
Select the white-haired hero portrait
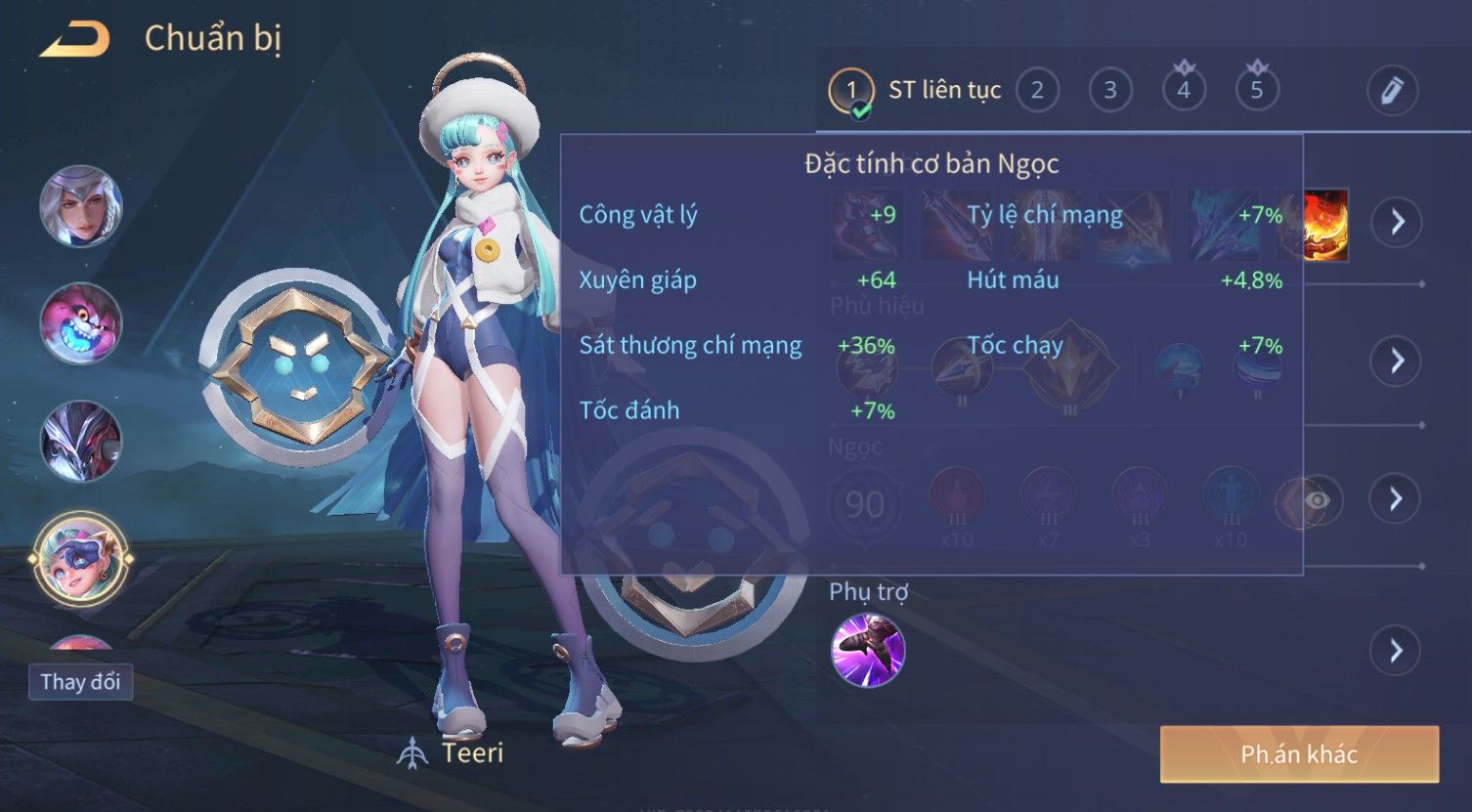click(81, 206)
